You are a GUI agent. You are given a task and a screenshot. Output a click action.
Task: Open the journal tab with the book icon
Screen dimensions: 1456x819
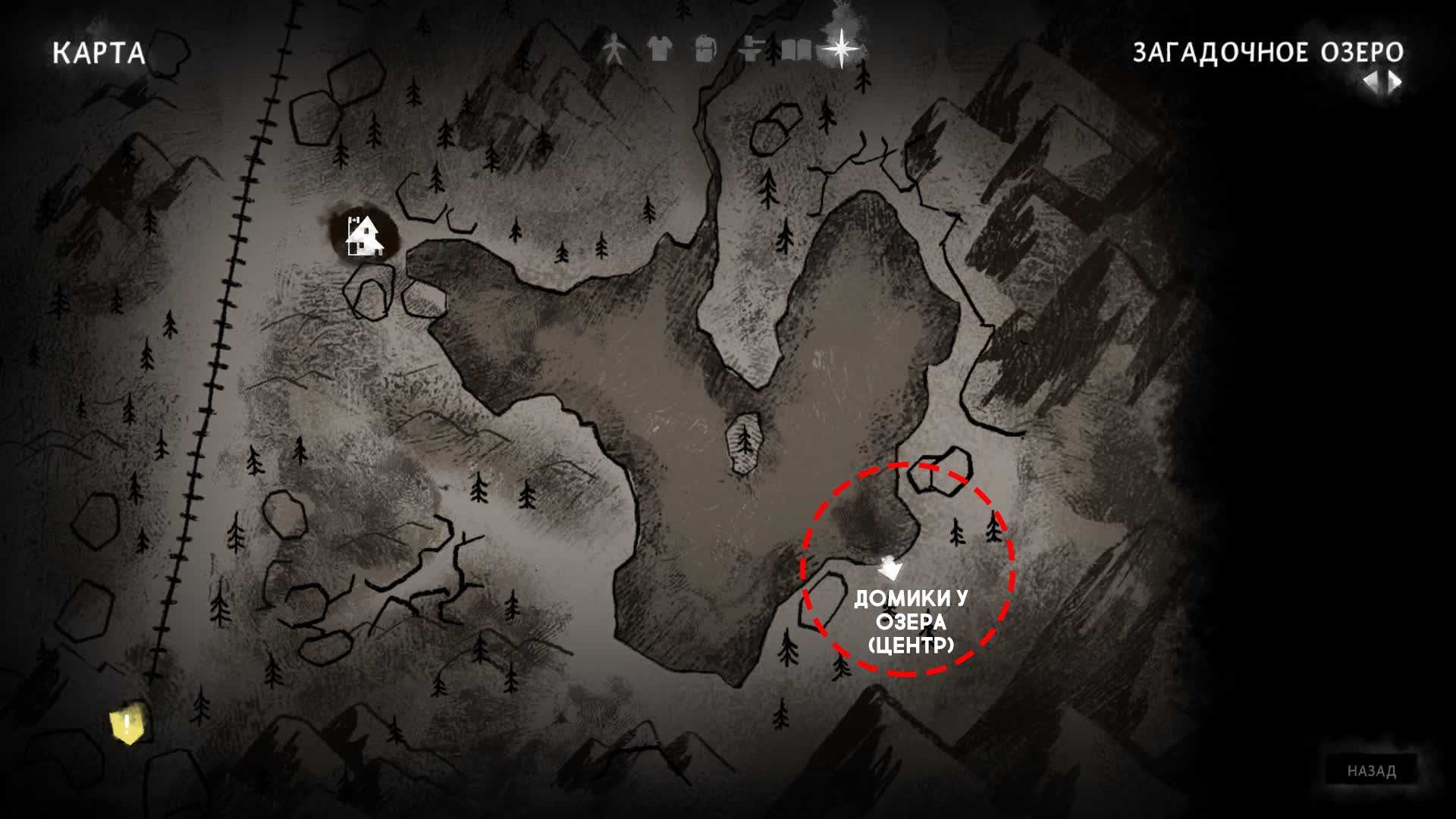(x=795, y=50)
